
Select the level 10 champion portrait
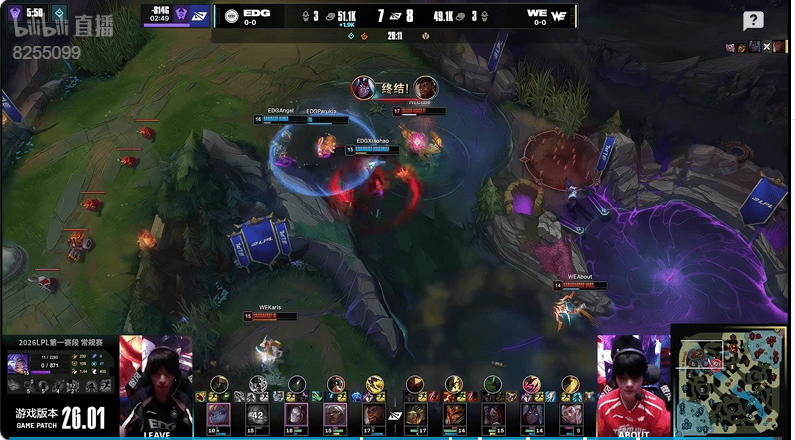[218, 414]
